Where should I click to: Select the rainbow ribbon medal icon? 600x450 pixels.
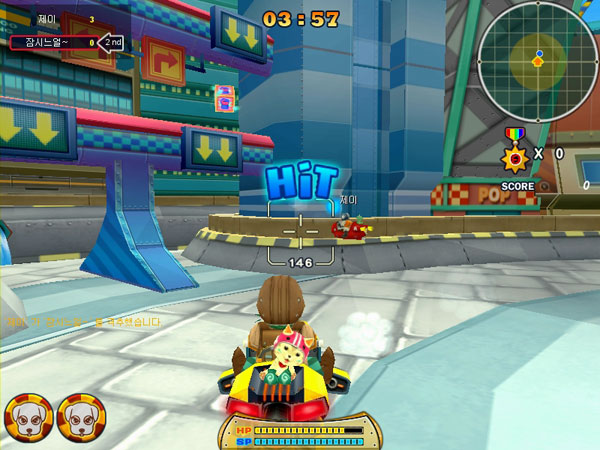pyautogui.click(x=515, y=153)
